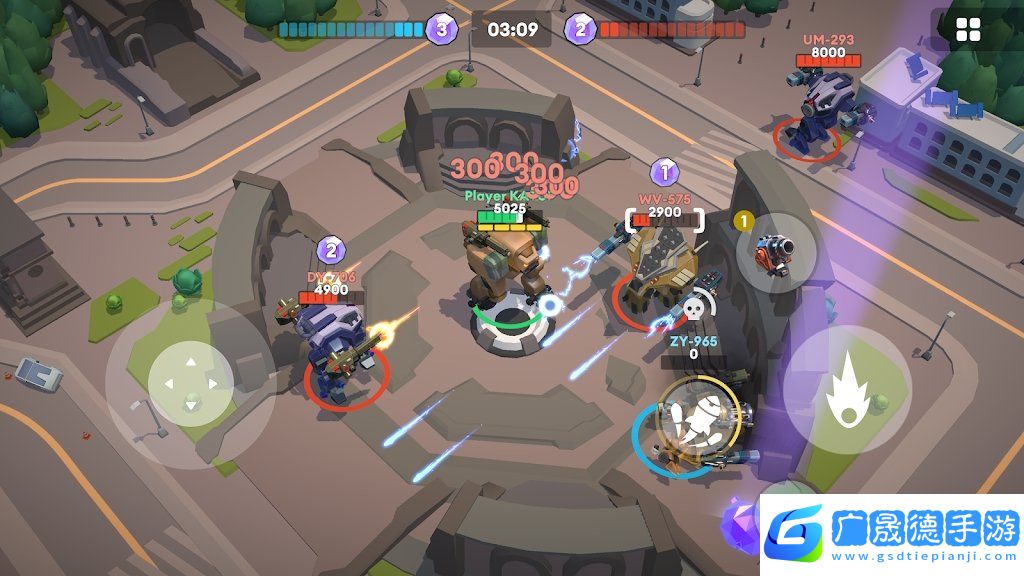The height and width of the screenshot is (576, 1024).
Task: Tap the virtual movement joystick
Action: [x=190, y=384]
